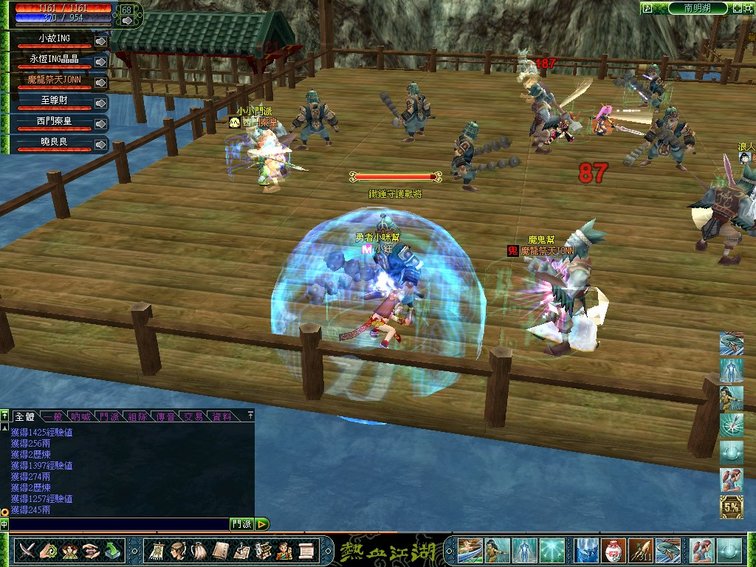The height and width of the screenshot is (567, 756).
Task: Send chat with the green arrow button
Action: 262,523
